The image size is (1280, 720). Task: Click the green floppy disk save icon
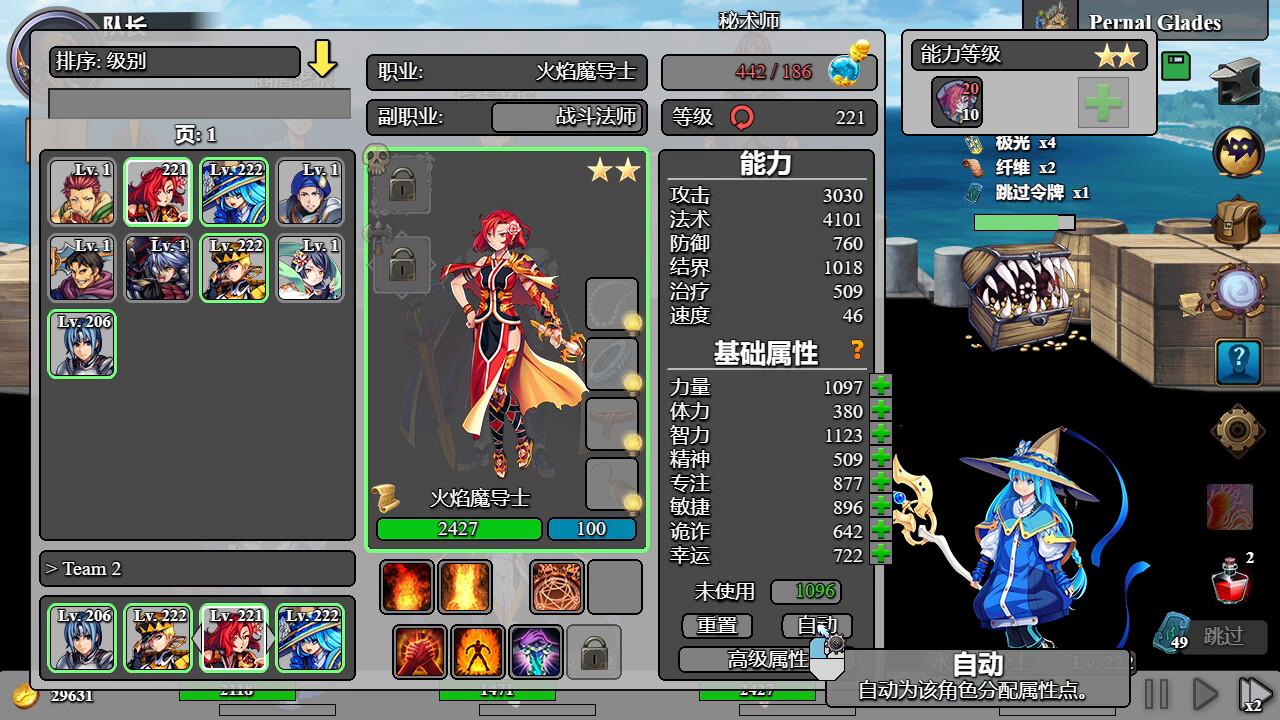click(1176, 65)
